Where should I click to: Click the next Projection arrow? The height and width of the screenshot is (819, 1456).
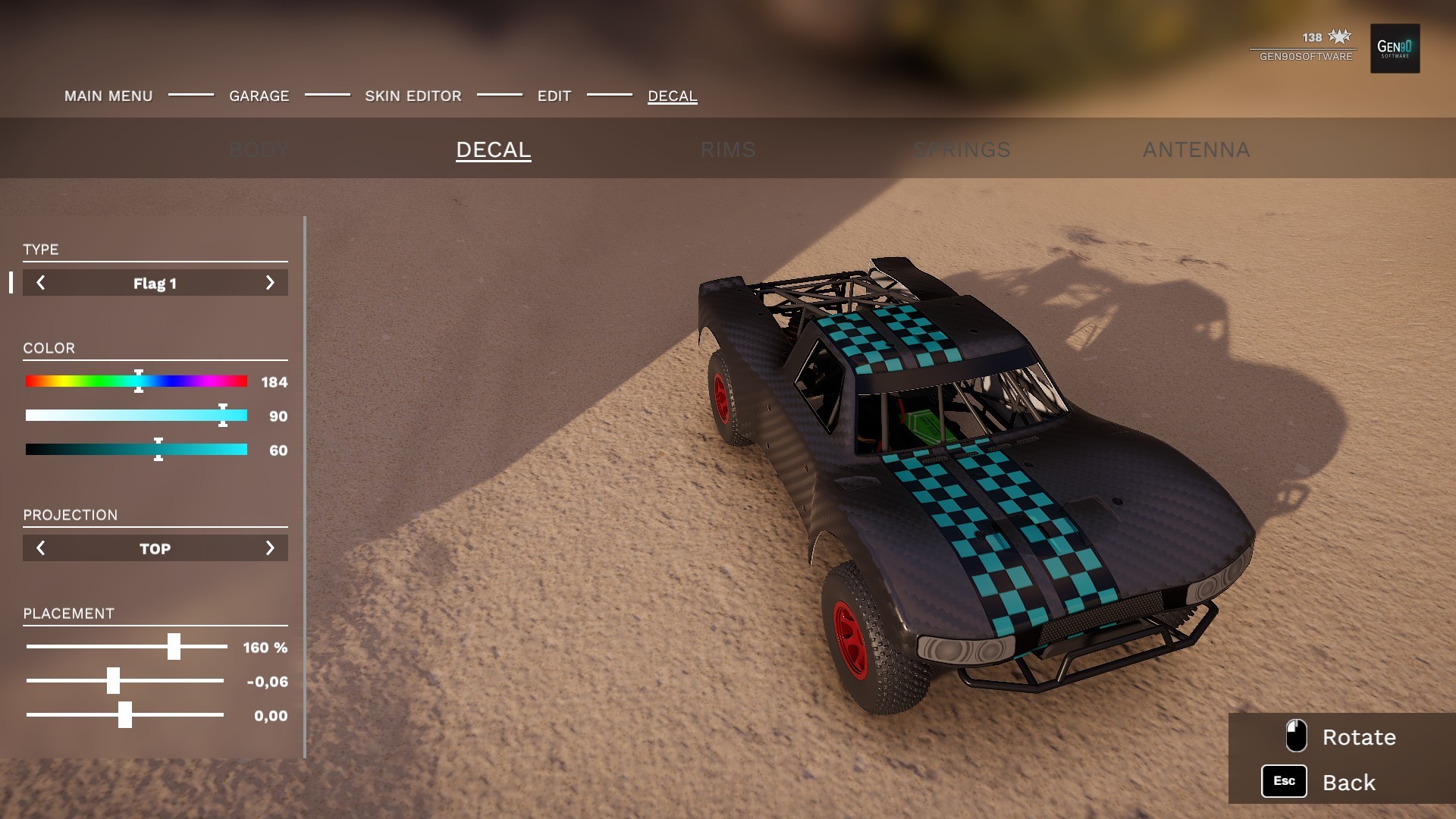pyautogui.click(x=270, y=548)
